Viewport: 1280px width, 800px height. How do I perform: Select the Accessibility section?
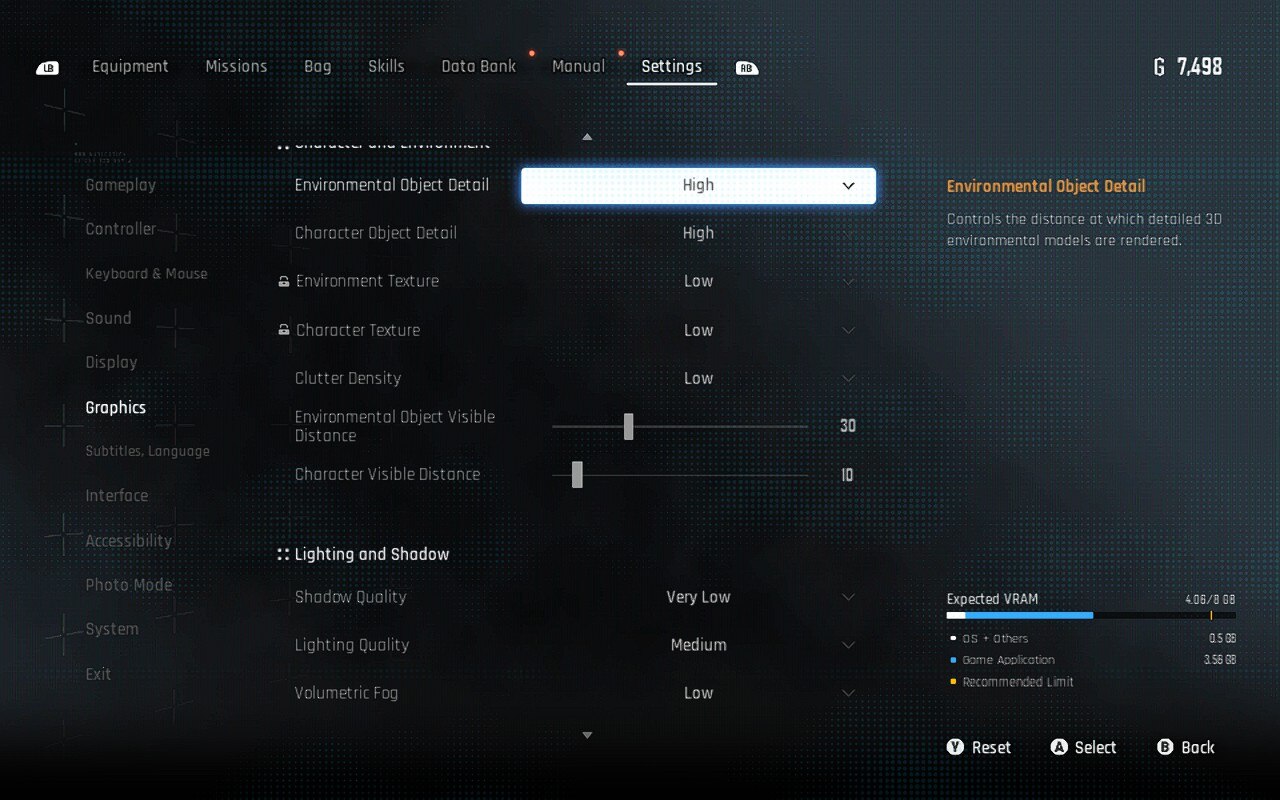click(128, 541)
